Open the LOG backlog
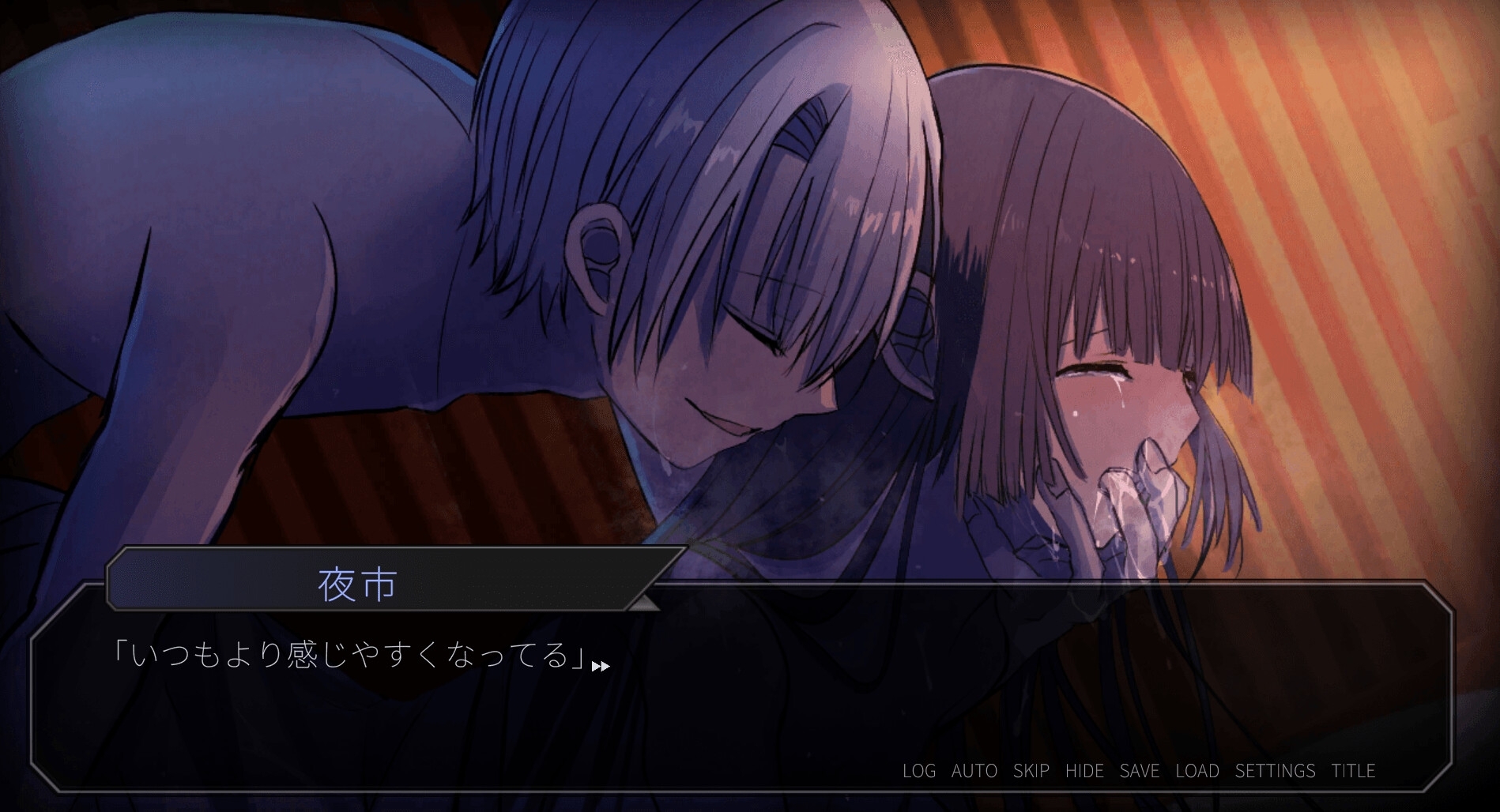The width and height of the screenshot is (1500, 812). pos(919,771)
